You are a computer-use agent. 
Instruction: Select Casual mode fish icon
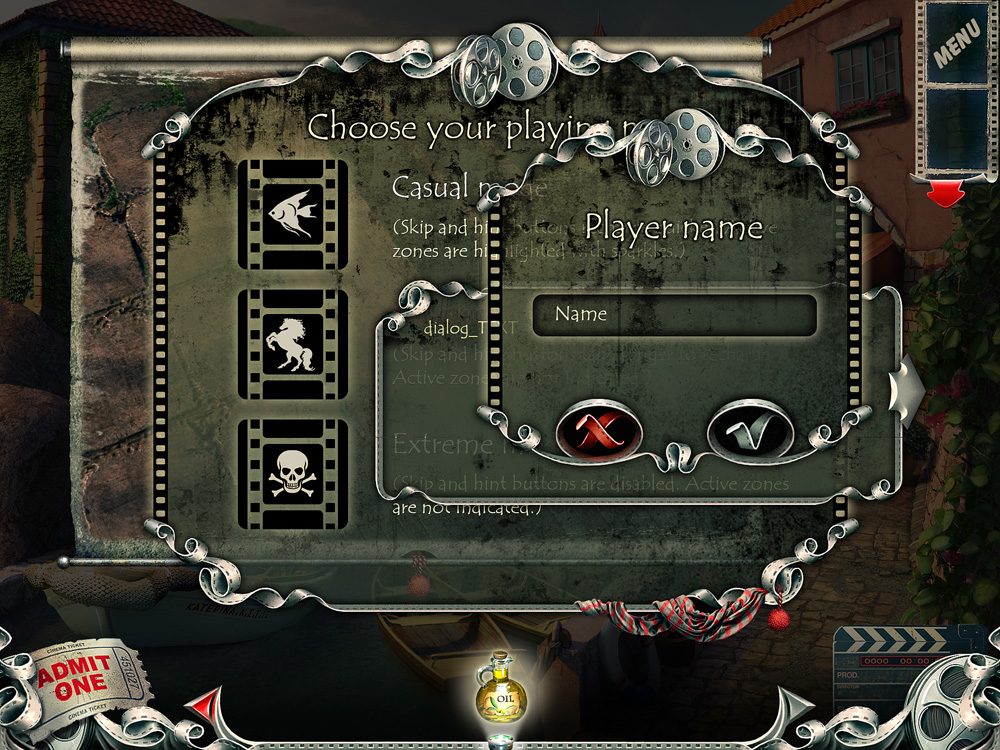(293, 213)
